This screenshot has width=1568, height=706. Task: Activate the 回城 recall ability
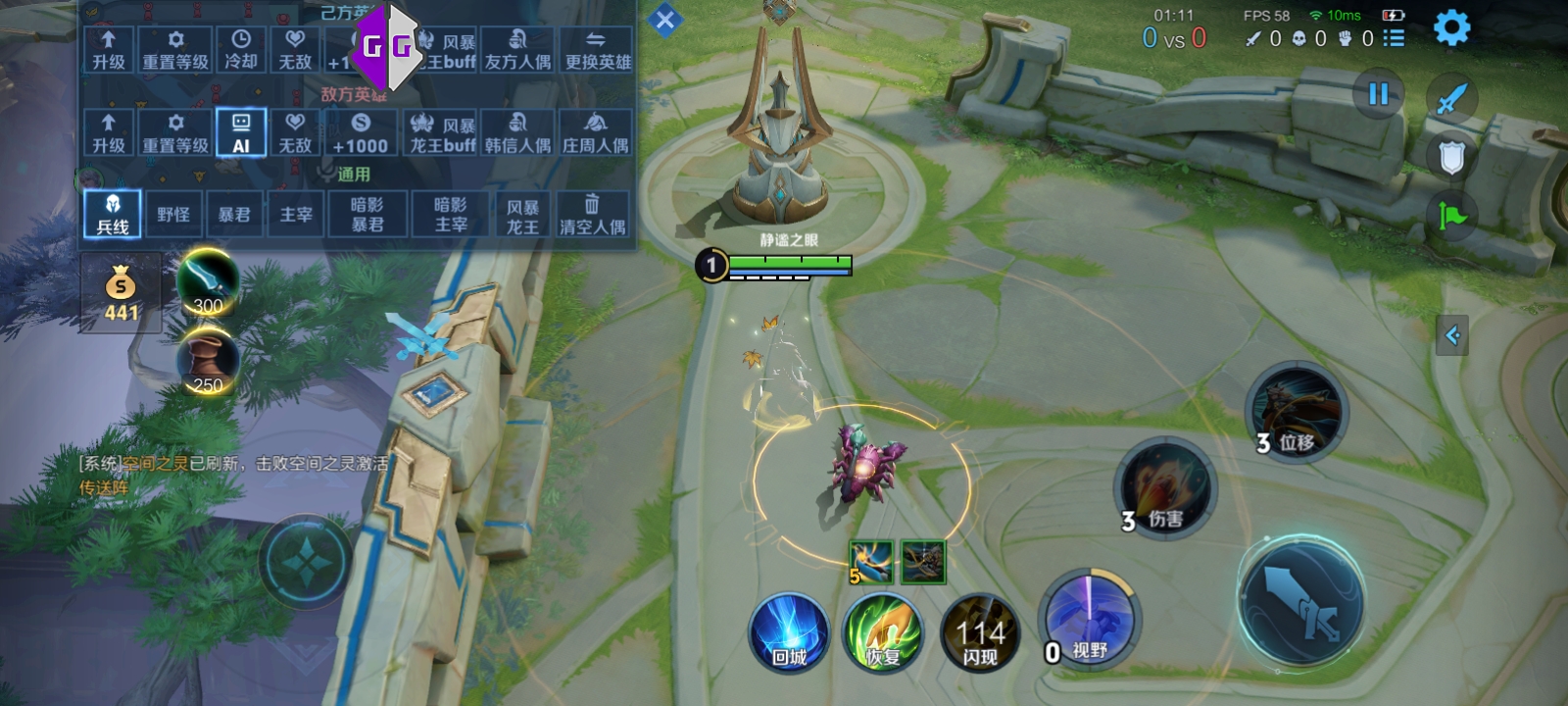tap(789, 632)
